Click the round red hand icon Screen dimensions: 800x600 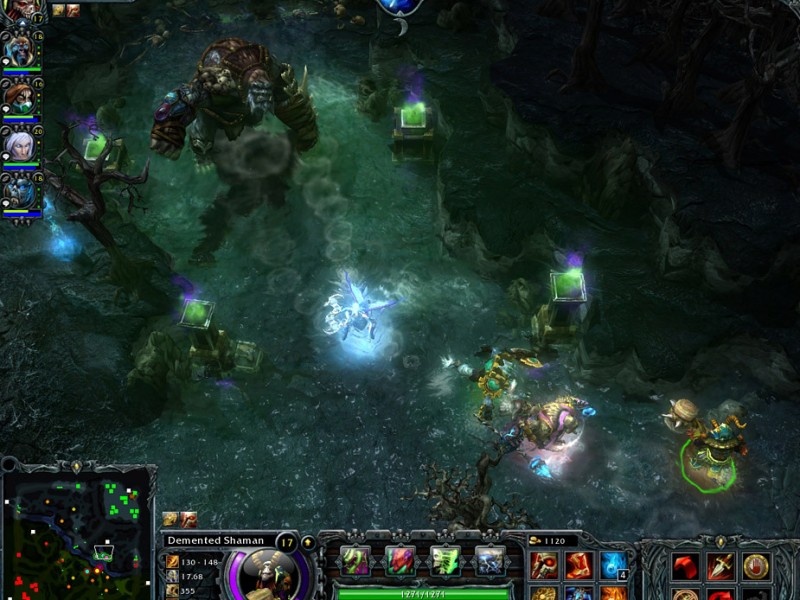click(x=756, y=566)
